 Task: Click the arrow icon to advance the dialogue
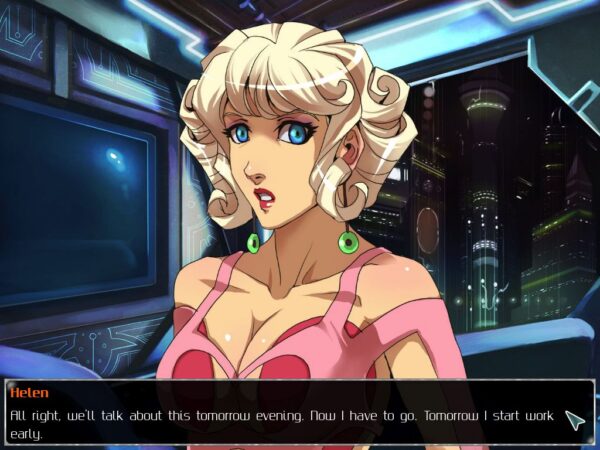[575, 420]
